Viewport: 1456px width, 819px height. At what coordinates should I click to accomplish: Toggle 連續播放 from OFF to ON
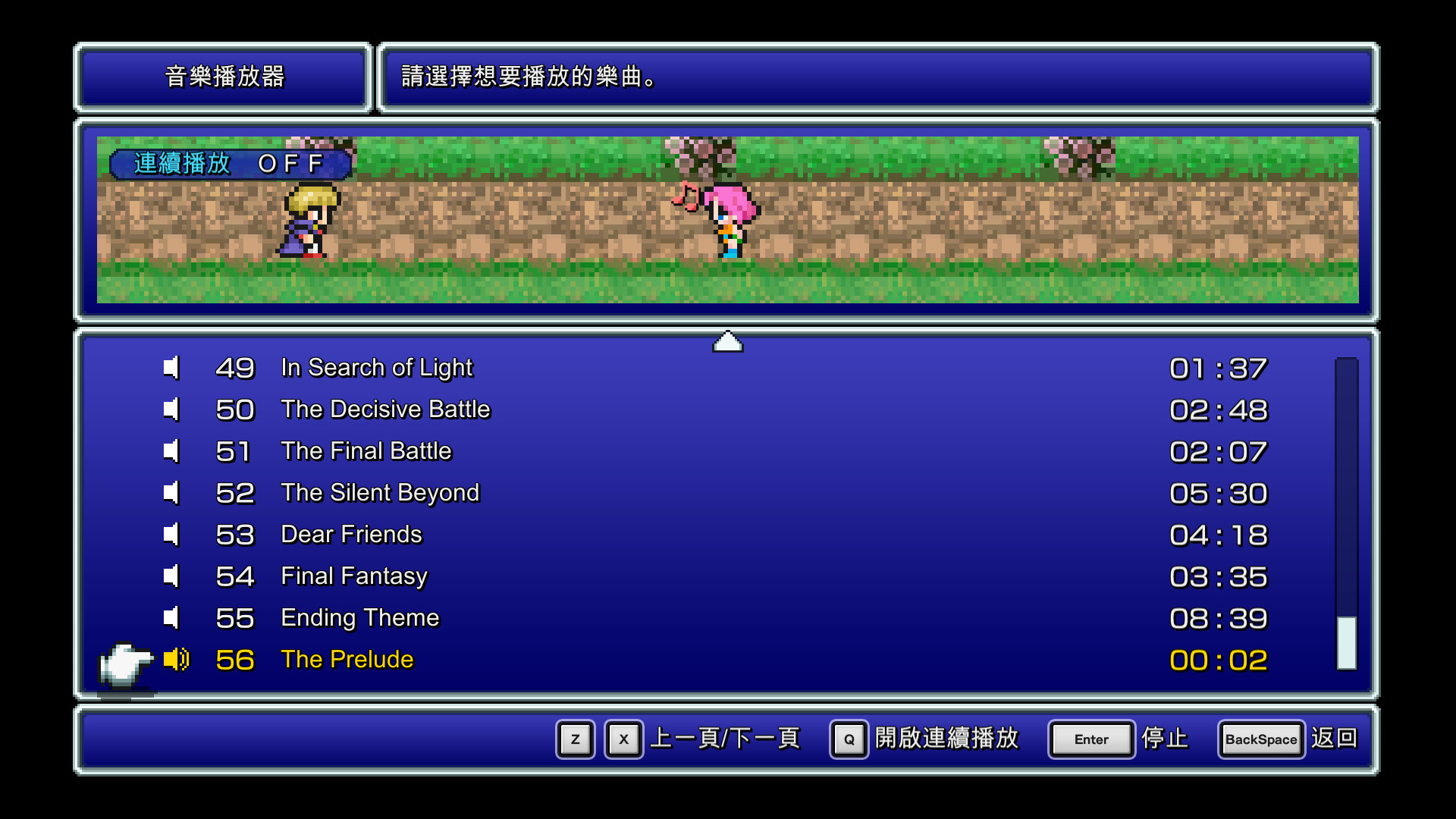pyautogui.click(x=229, y=163)
